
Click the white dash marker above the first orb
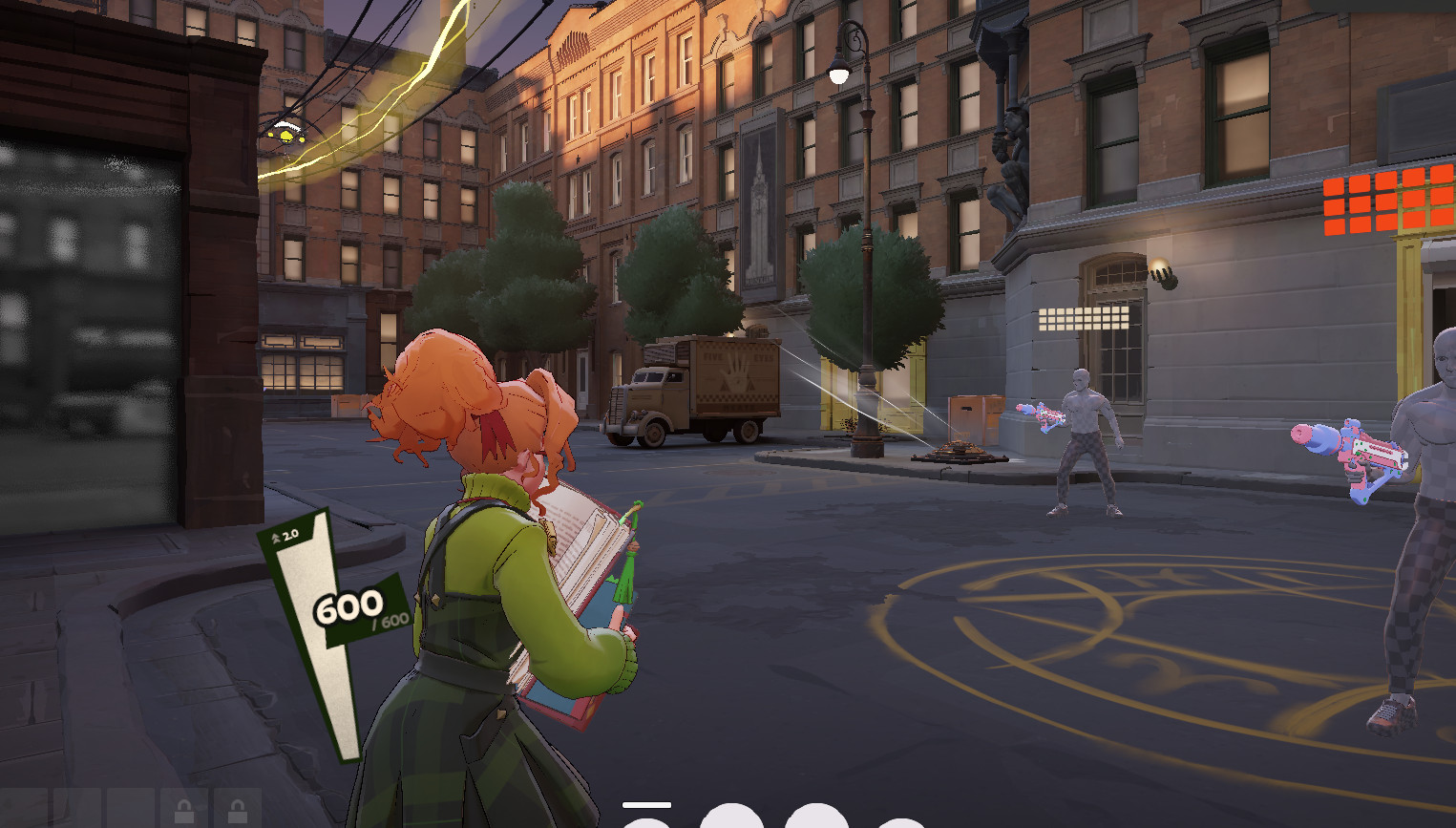(x=646, y=804)
